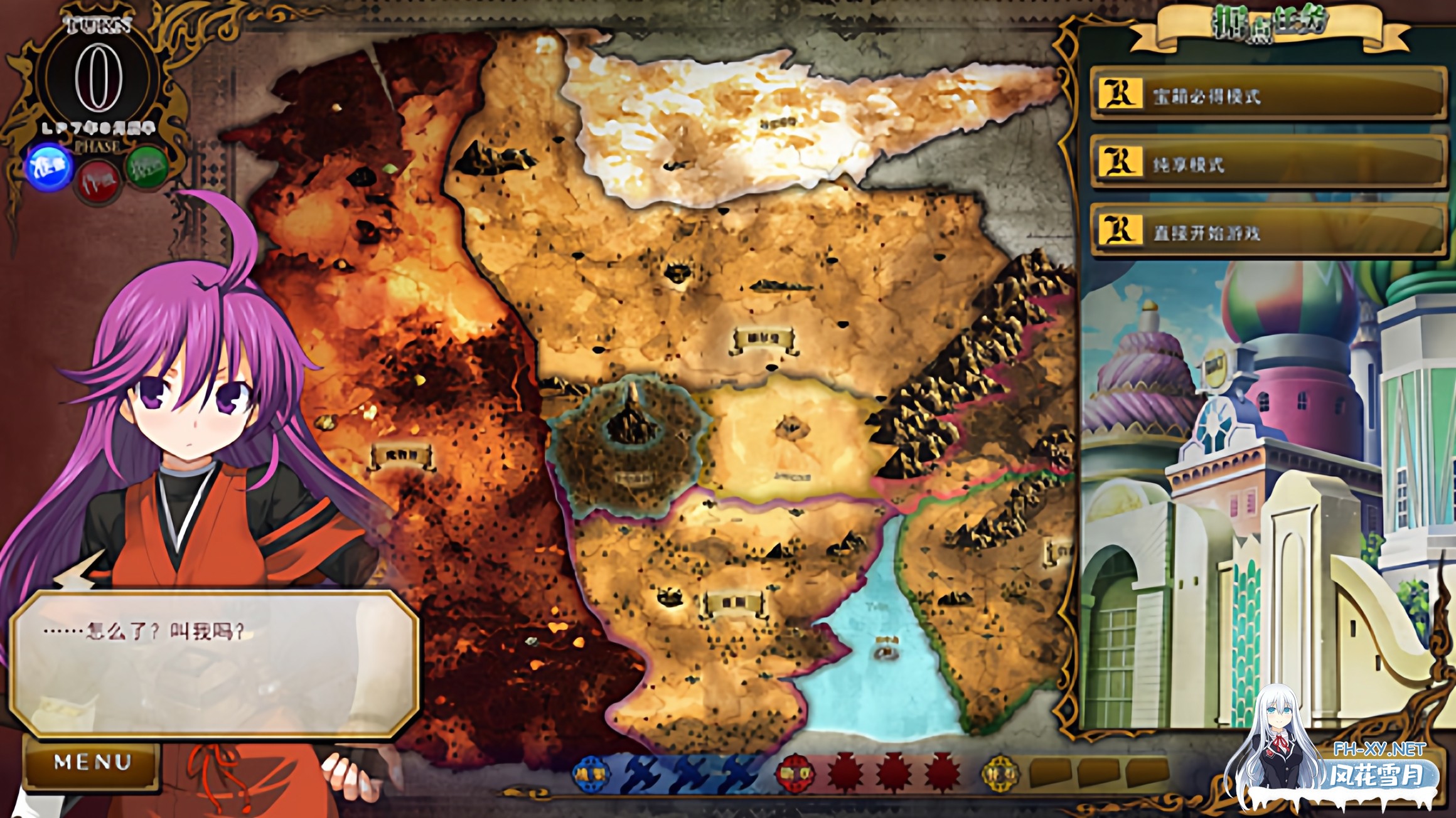Image resolution: width=1456 pixels, height=818 pixels.
Task: Choose the 纯享模式 entry
Action: pyautogui.click(x=1268, y=164)
